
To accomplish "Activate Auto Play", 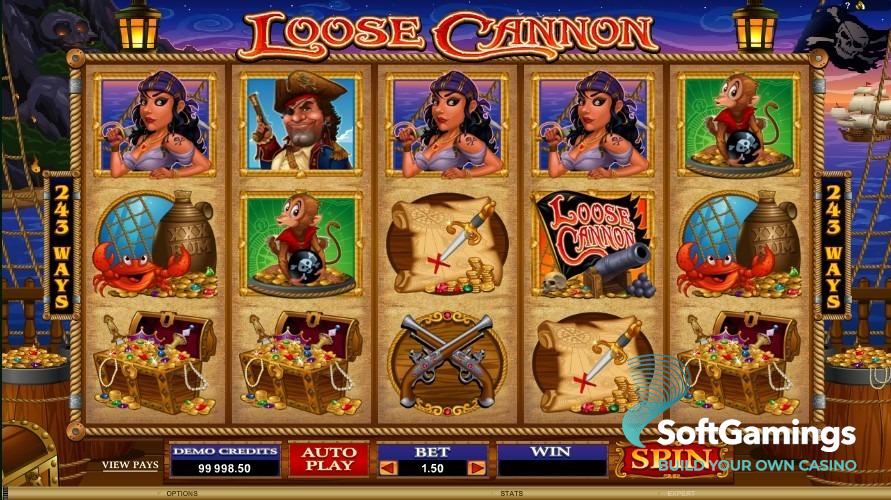I will coord(329,459).
